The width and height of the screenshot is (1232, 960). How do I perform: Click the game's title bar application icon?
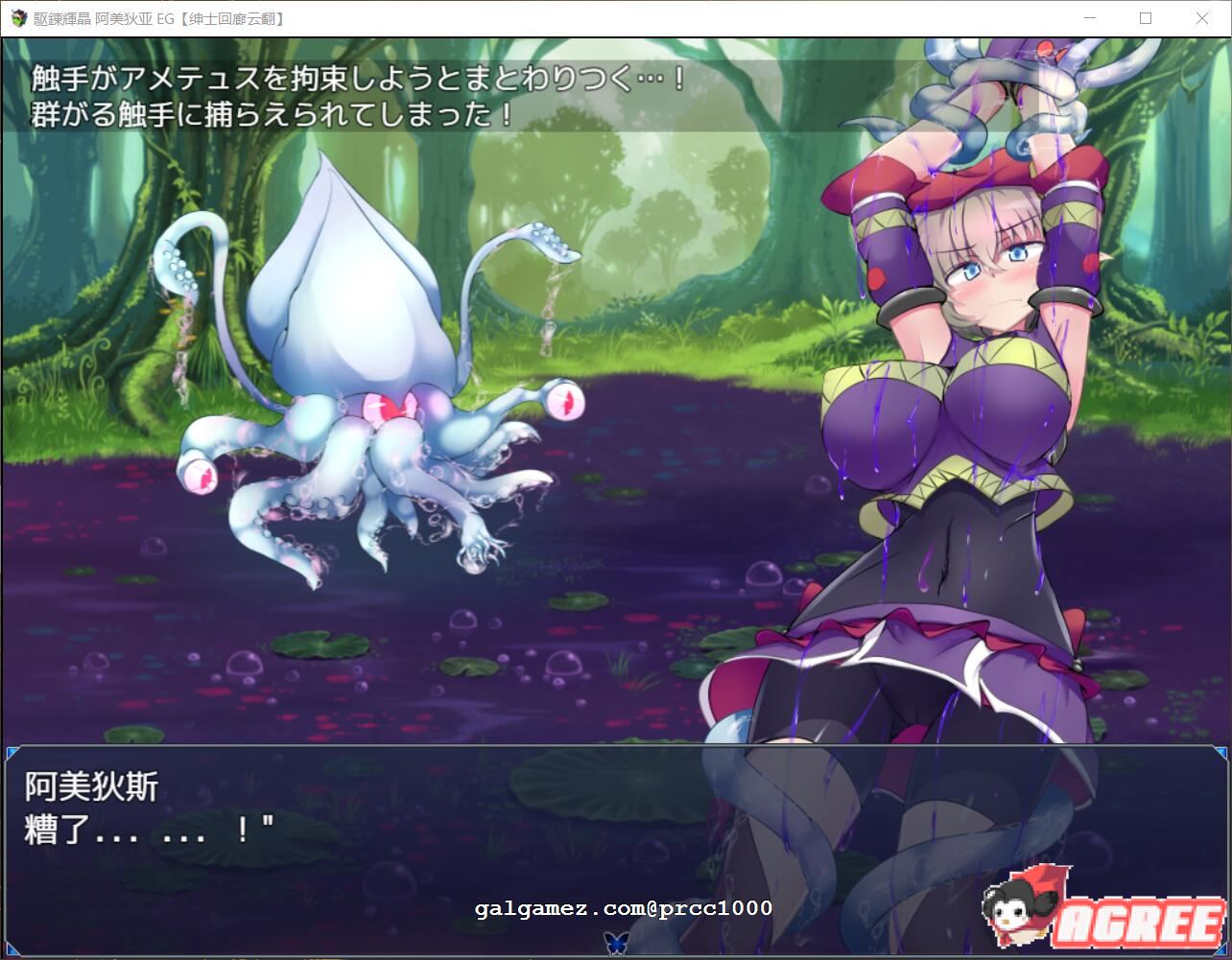(x=16, y=18)
